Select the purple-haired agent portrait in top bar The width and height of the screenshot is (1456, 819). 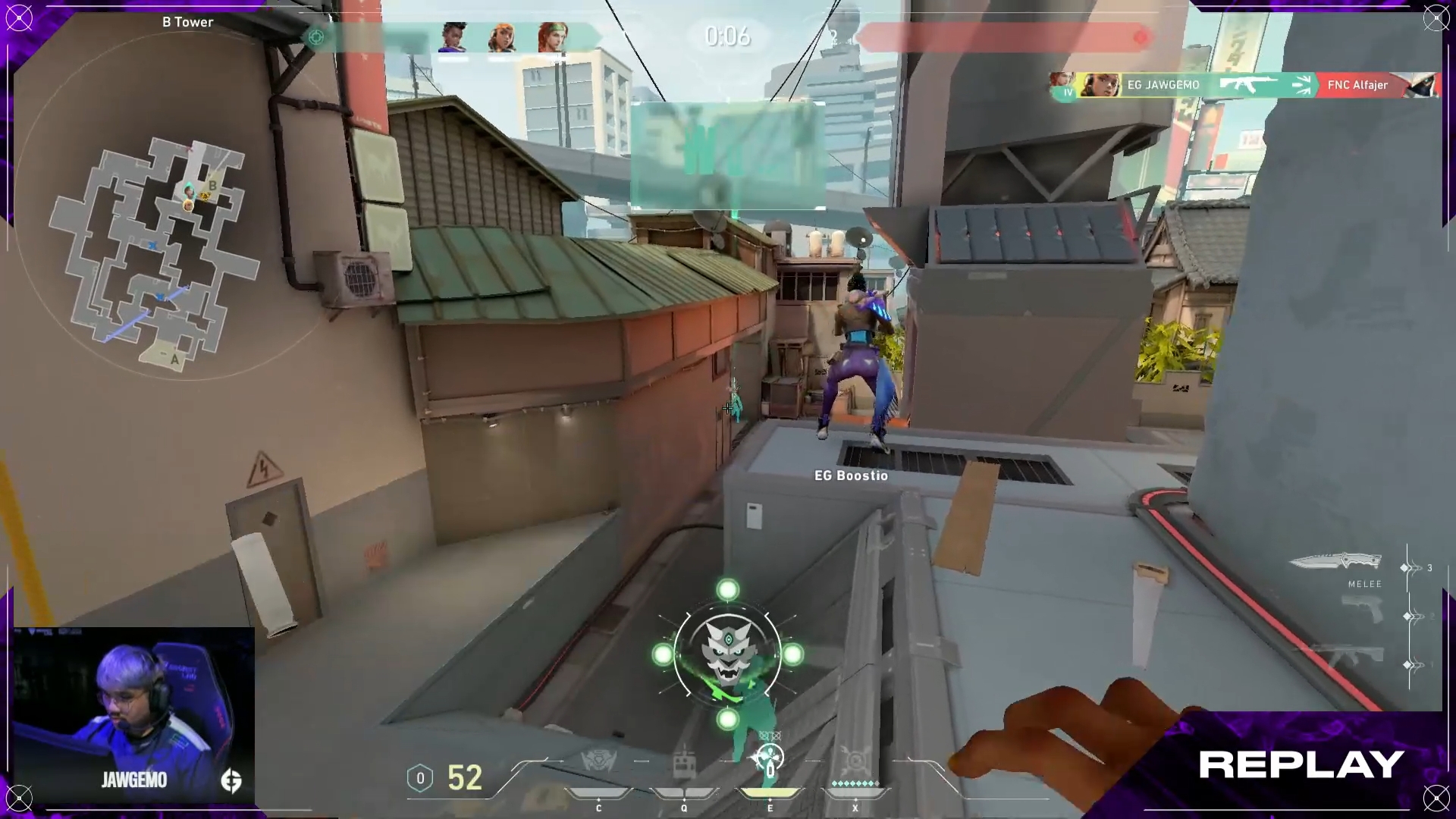[453, 38]
